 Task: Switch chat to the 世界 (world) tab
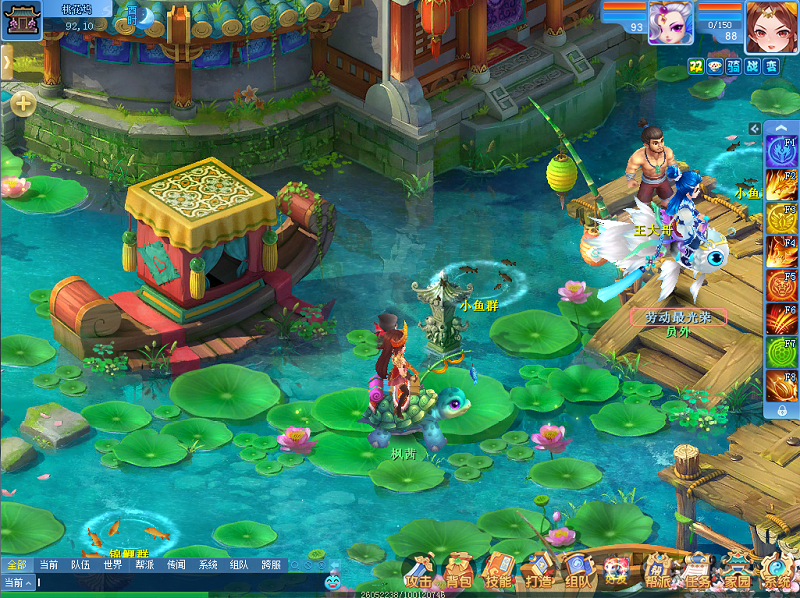click(113, 565)
